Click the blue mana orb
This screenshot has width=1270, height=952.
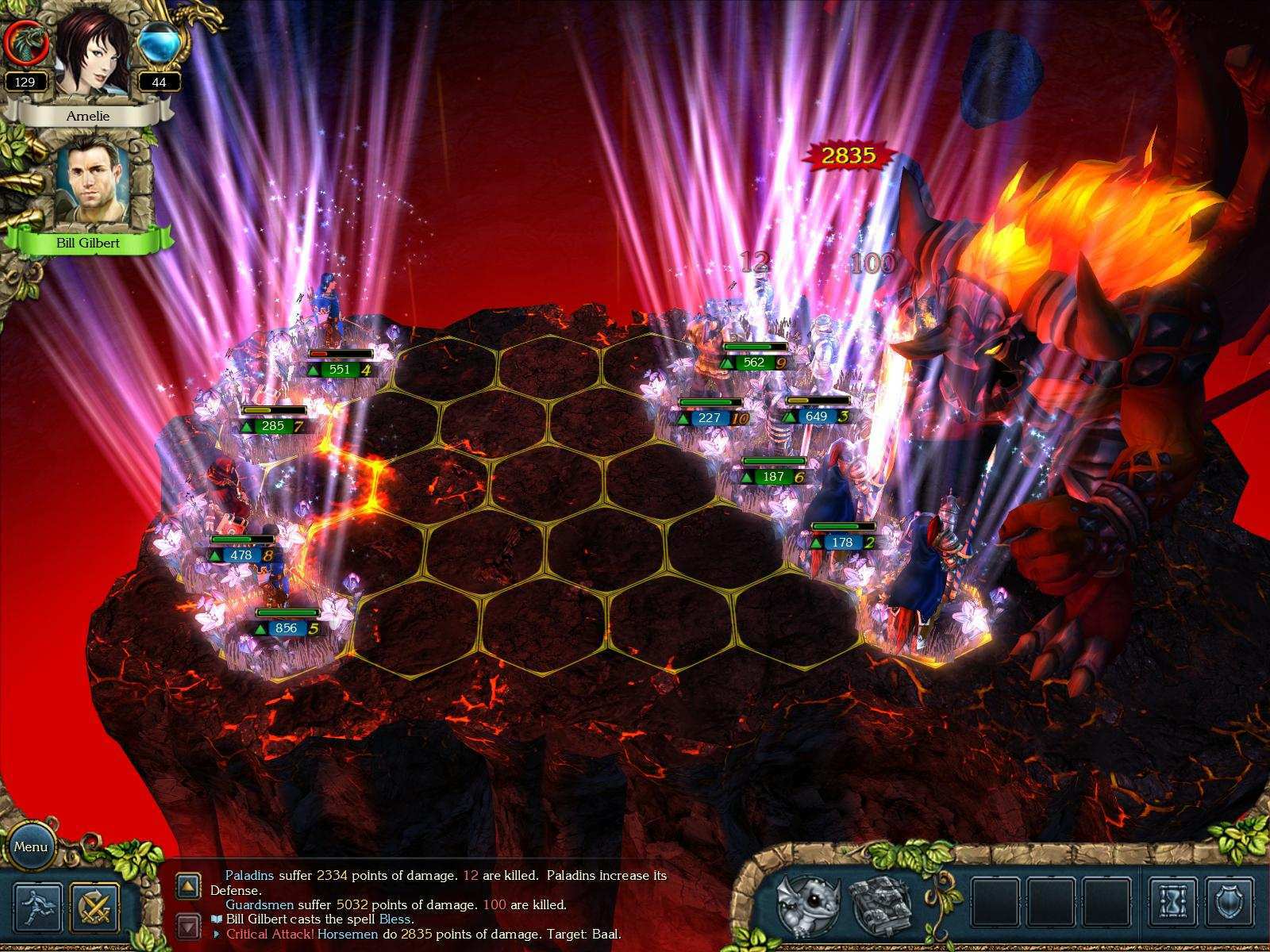159,44
